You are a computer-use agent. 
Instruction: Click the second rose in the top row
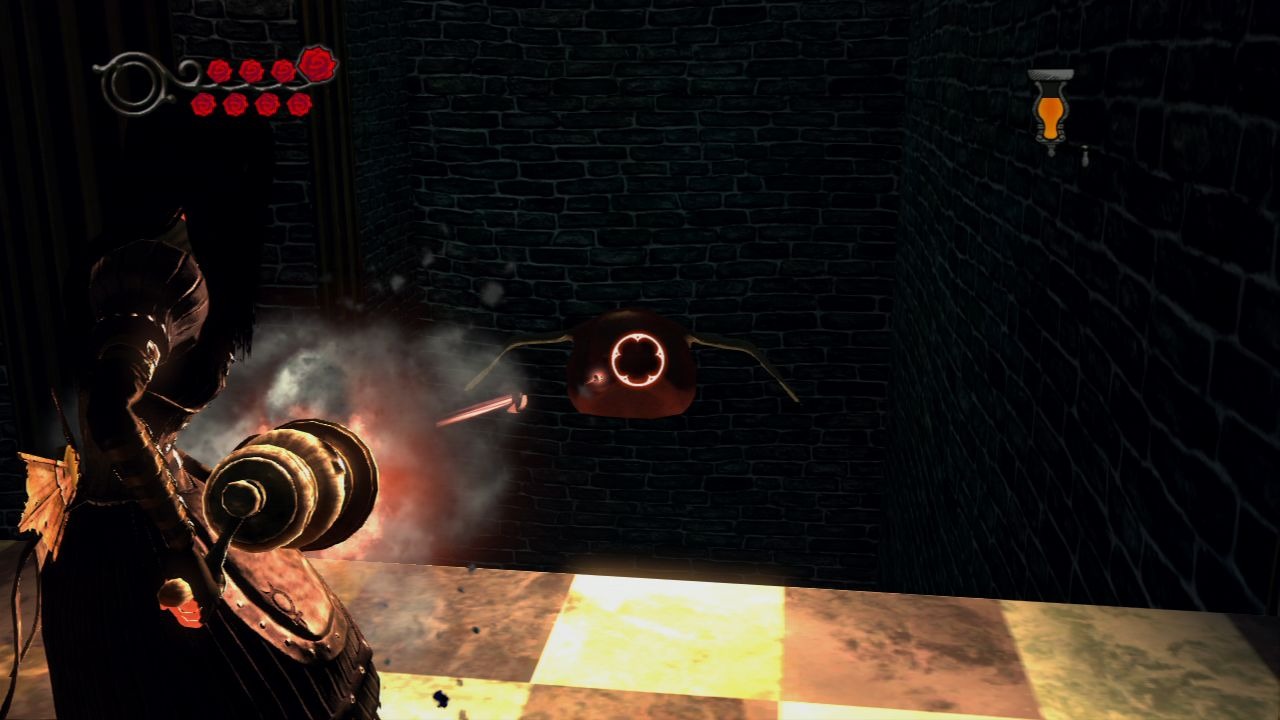[x=253, y=70]
